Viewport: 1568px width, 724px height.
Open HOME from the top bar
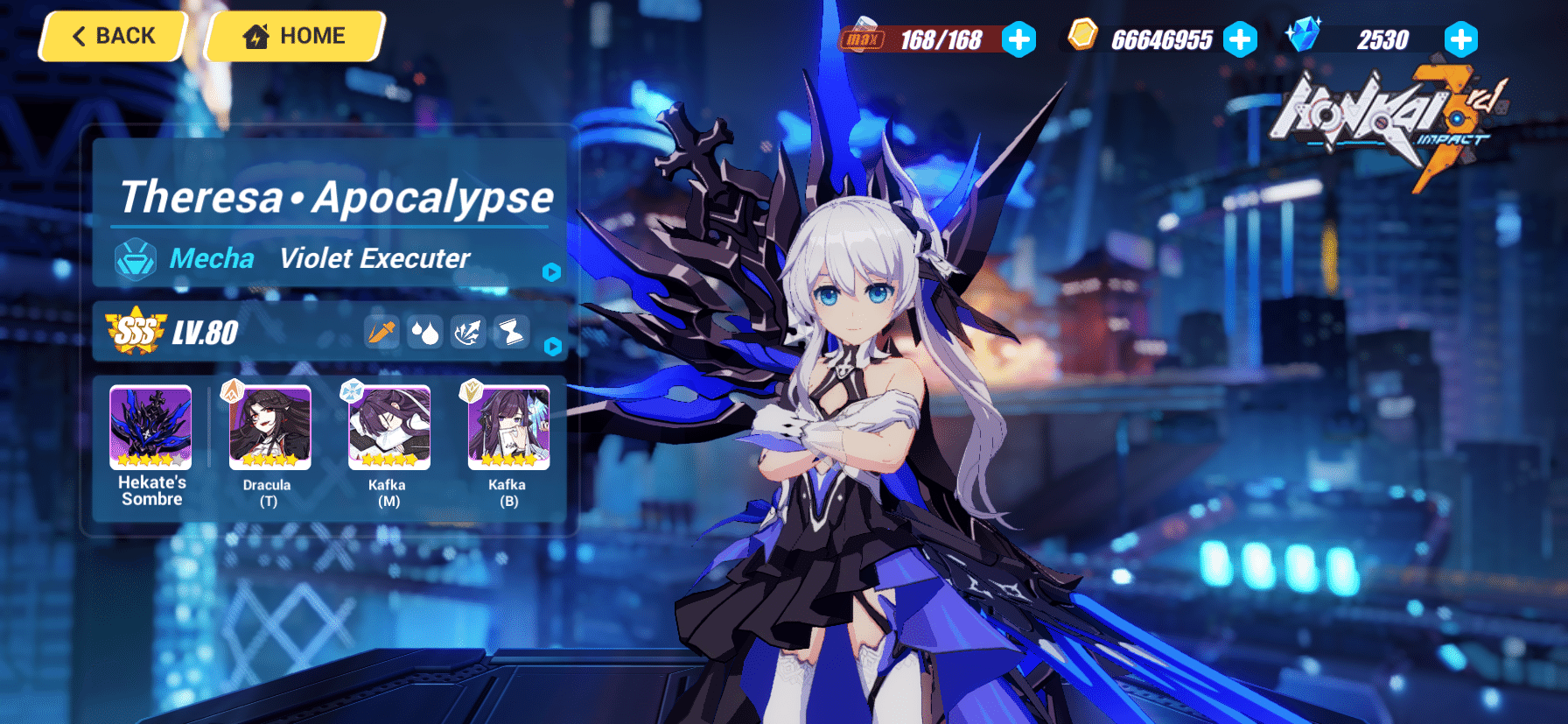coord(293,36)
